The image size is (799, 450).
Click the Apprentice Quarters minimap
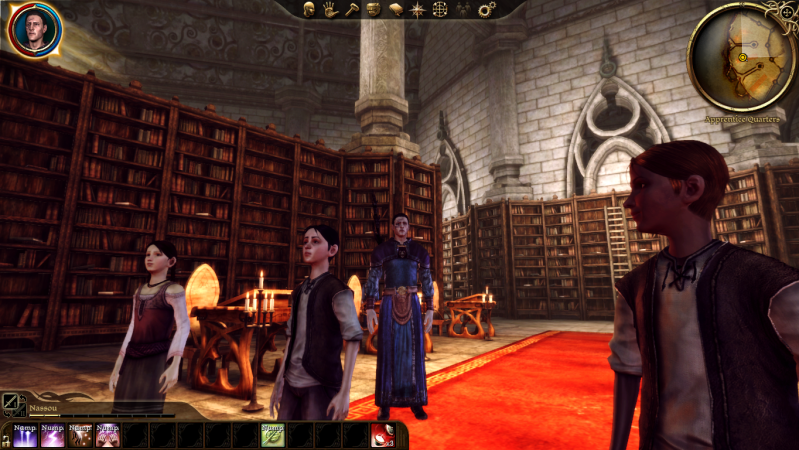coord(743,58)
